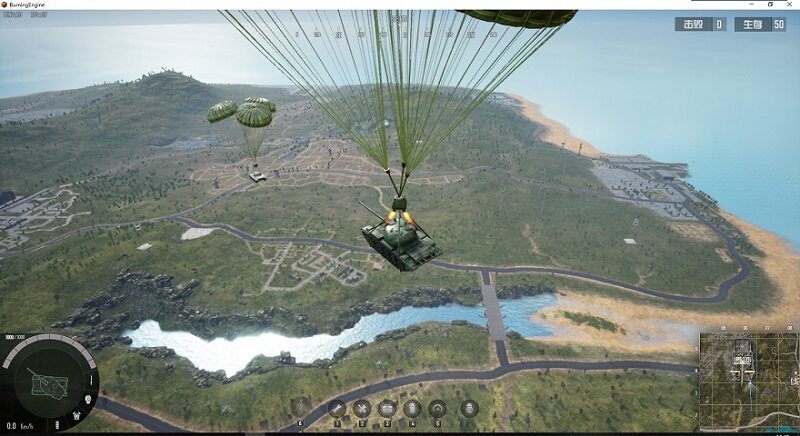
Task: Close the BurningEngine window
Action: pyautogui.click(x=789, y=5)
